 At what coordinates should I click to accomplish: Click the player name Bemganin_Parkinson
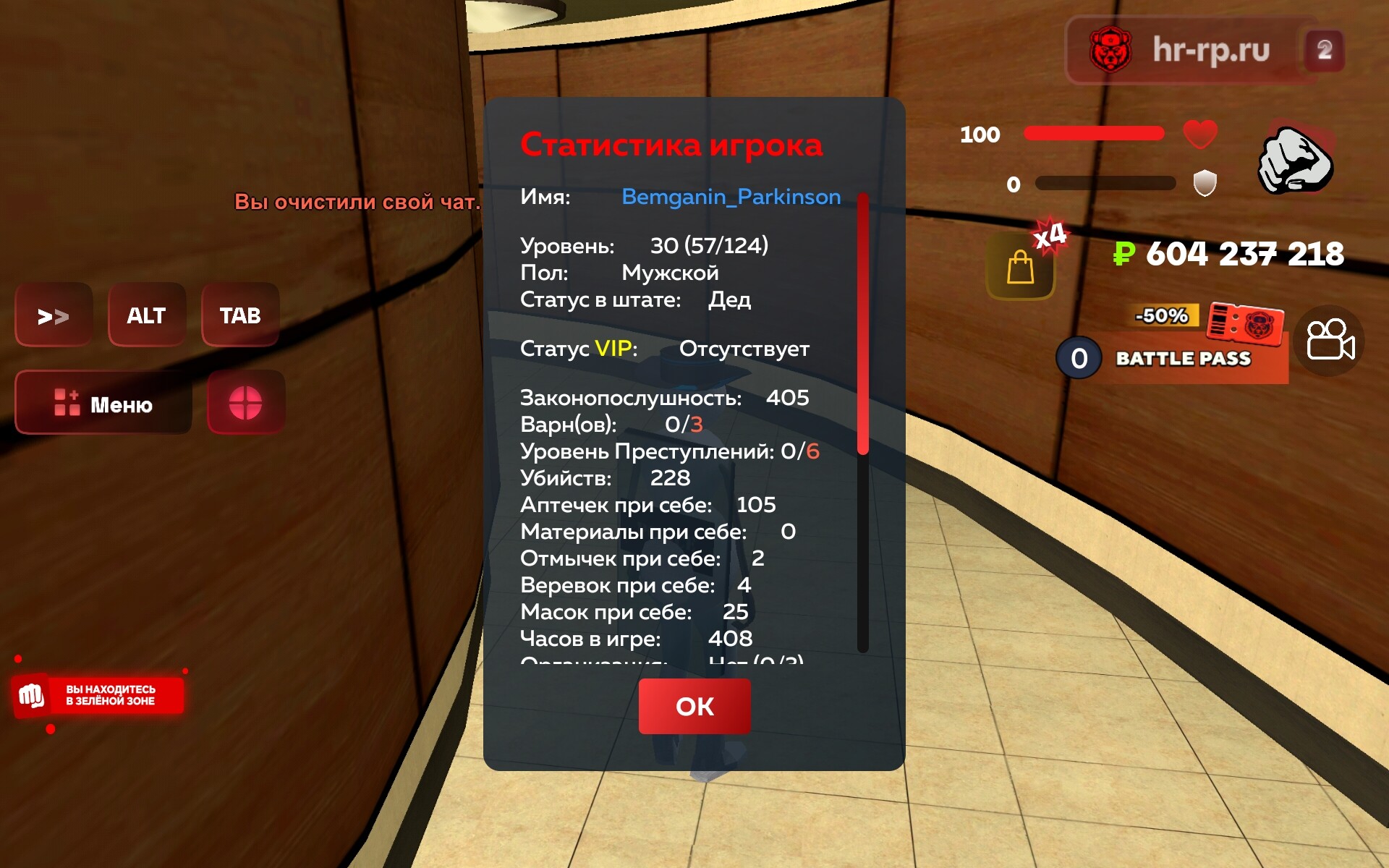731,197
